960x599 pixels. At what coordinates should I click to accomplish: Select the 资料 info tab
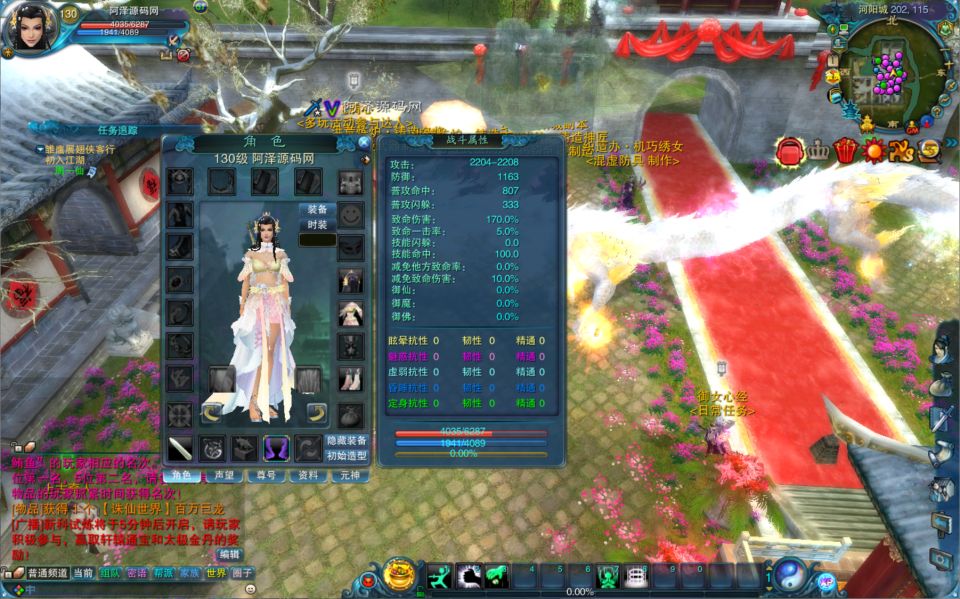(310, 476)
